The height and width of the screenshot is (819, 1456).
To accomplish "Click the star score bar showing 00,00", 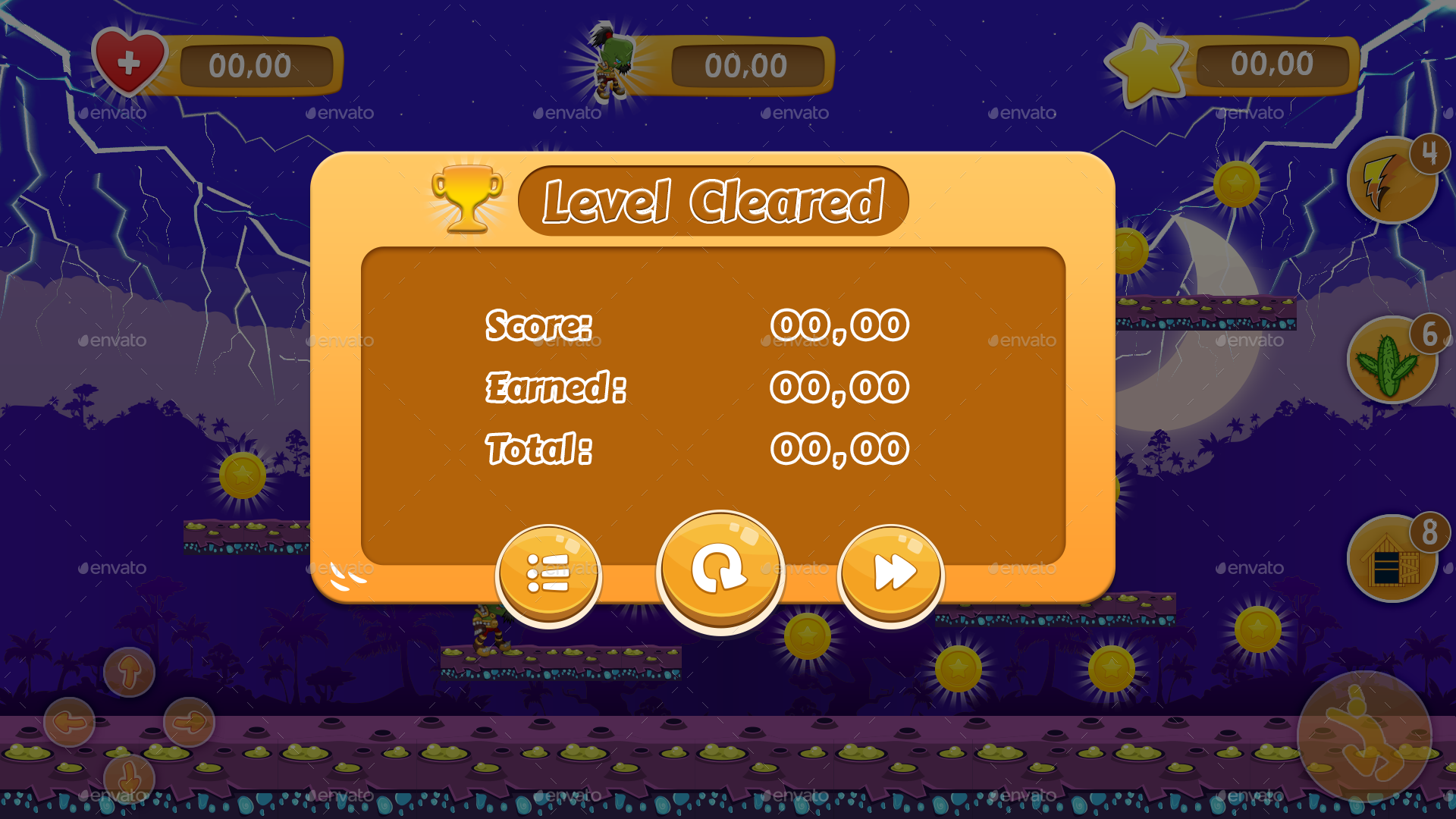I will point(1274,64).
